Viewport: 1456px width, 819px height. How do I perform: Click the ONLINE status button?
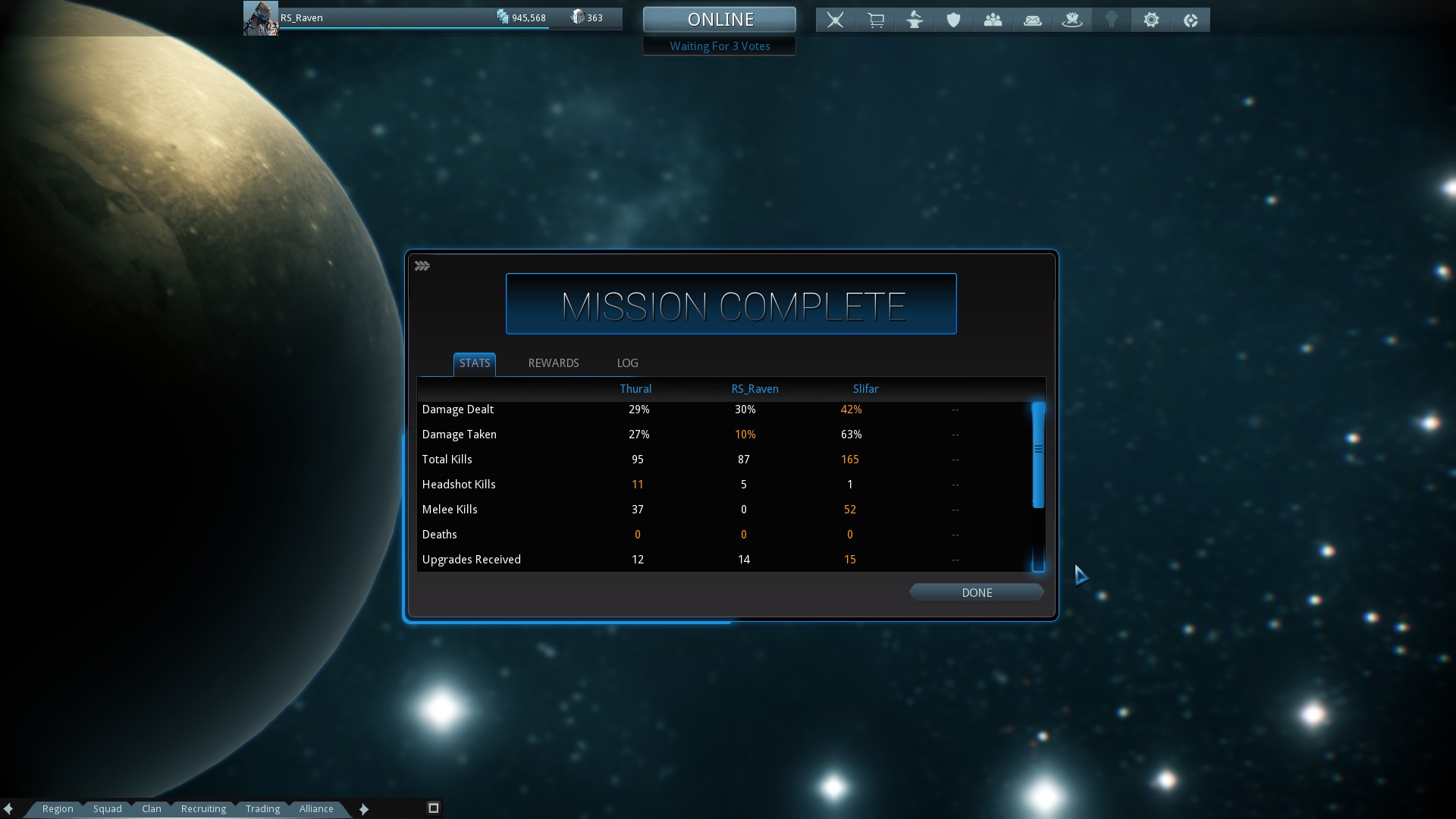[x=719, y=19]
